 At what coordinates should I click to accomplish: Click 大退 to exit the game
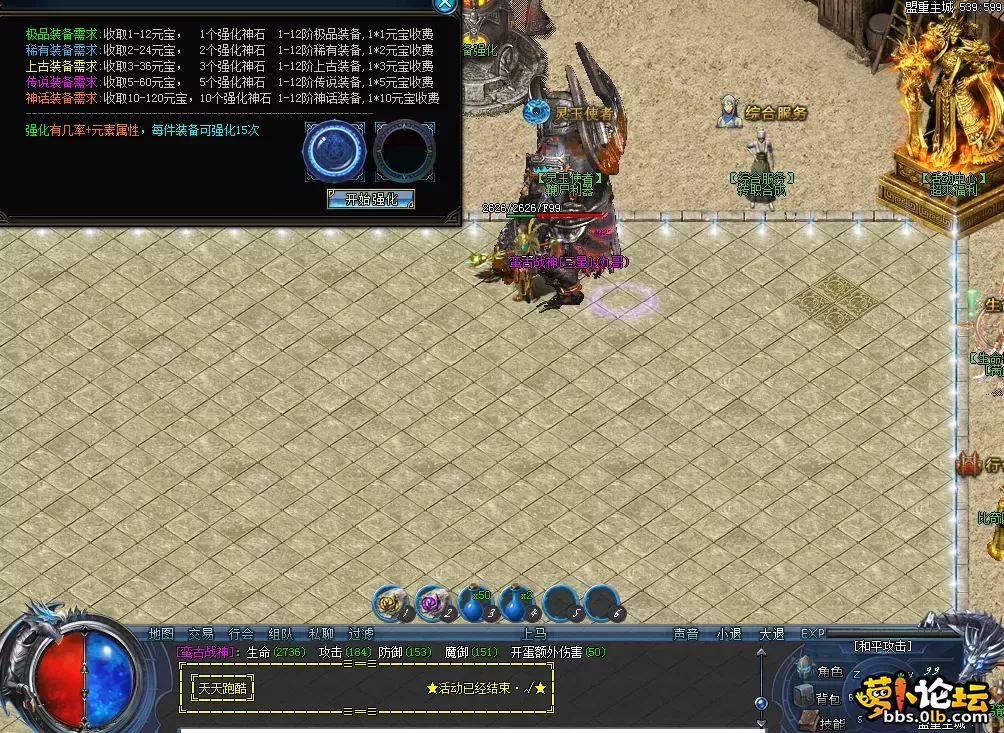[x=771, y=633]
